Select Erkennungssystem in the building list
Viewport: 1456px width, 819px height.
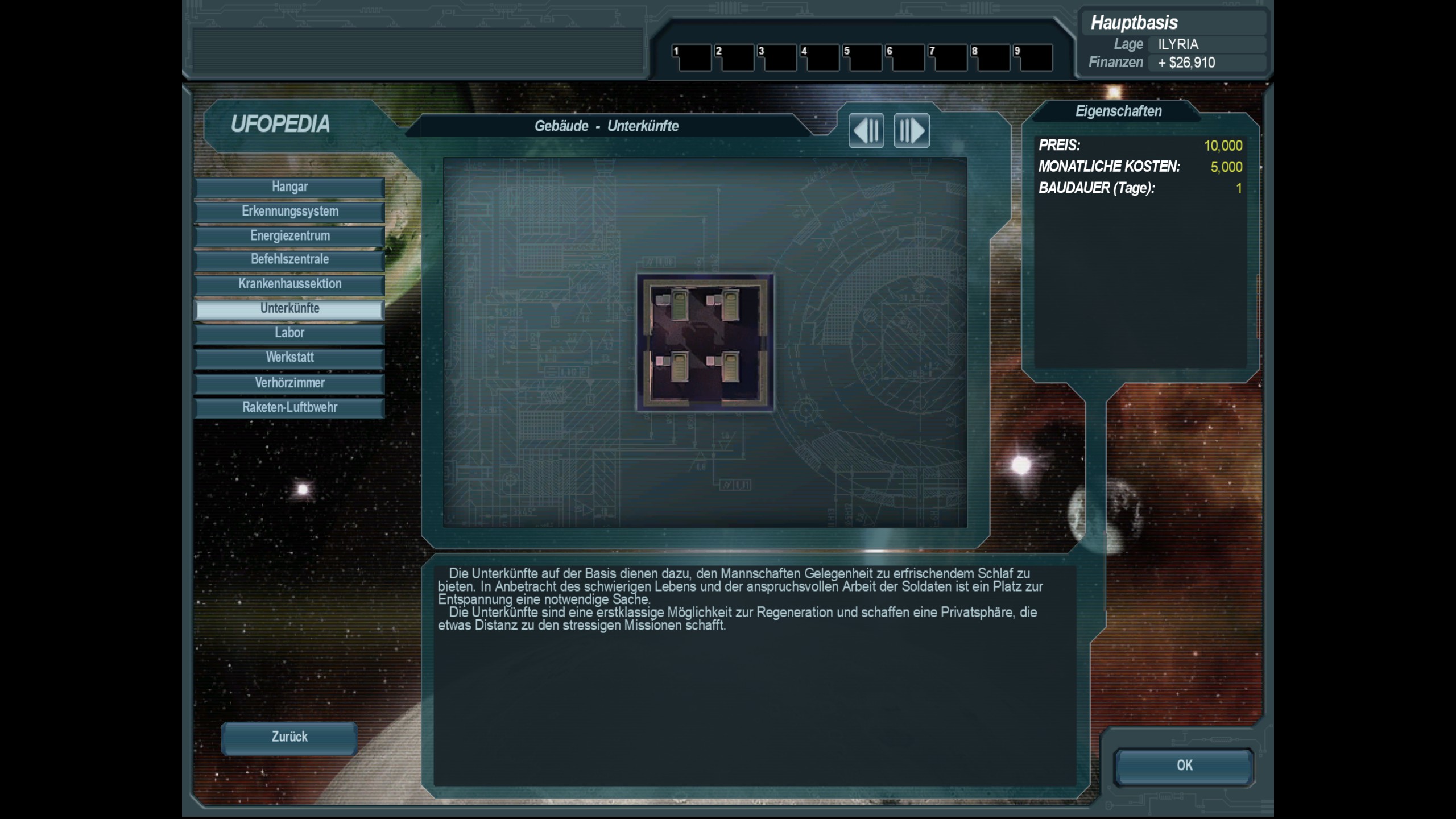tap(289, 212)
